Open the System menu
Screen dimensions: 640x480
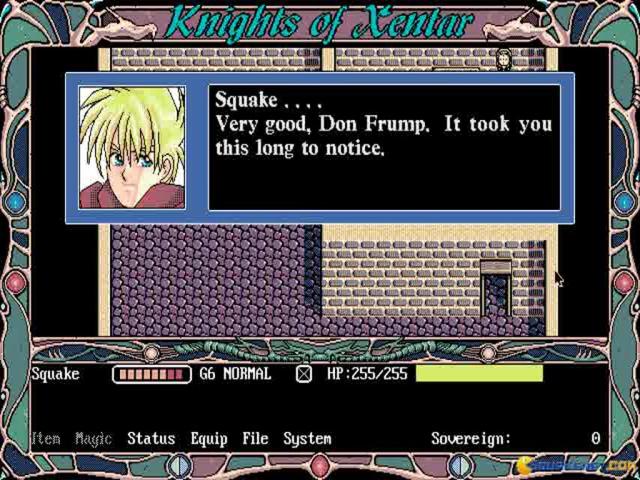pyautogui.click(x=307, y=439)
